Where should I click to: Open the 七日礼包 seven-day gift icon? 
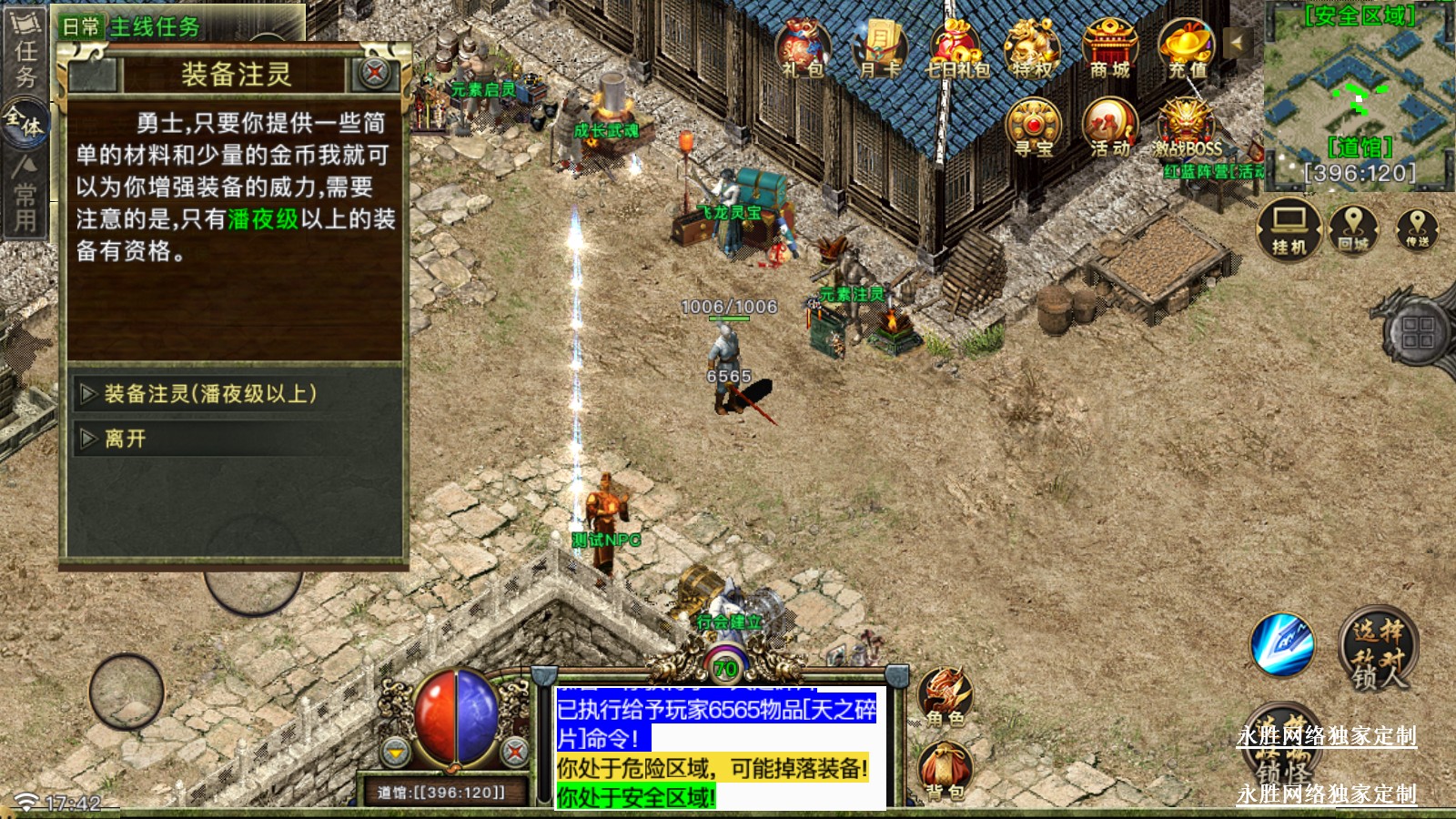[x=956, y=46]
